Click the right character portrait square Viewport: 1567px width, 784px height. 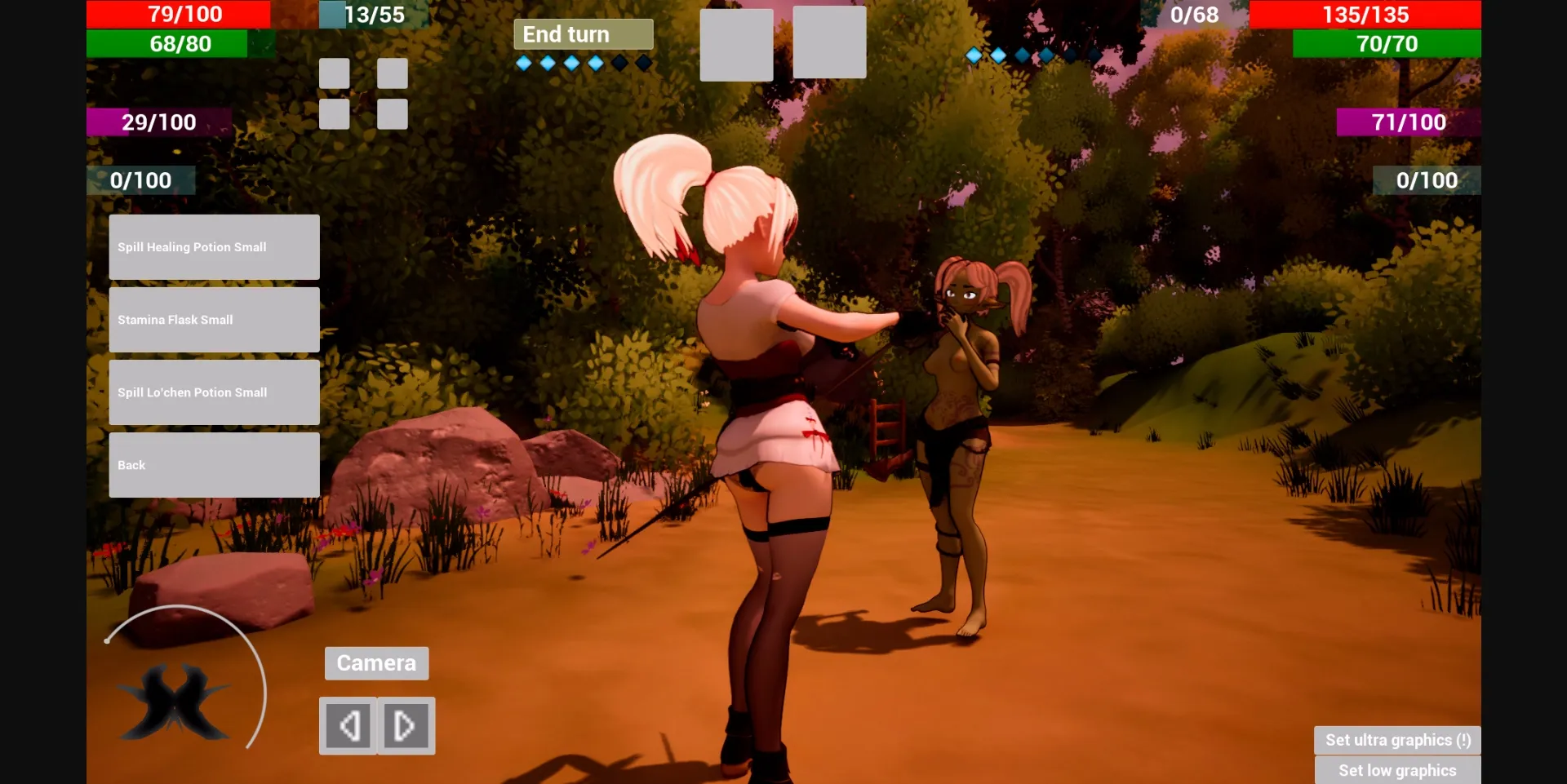point(828,42)
